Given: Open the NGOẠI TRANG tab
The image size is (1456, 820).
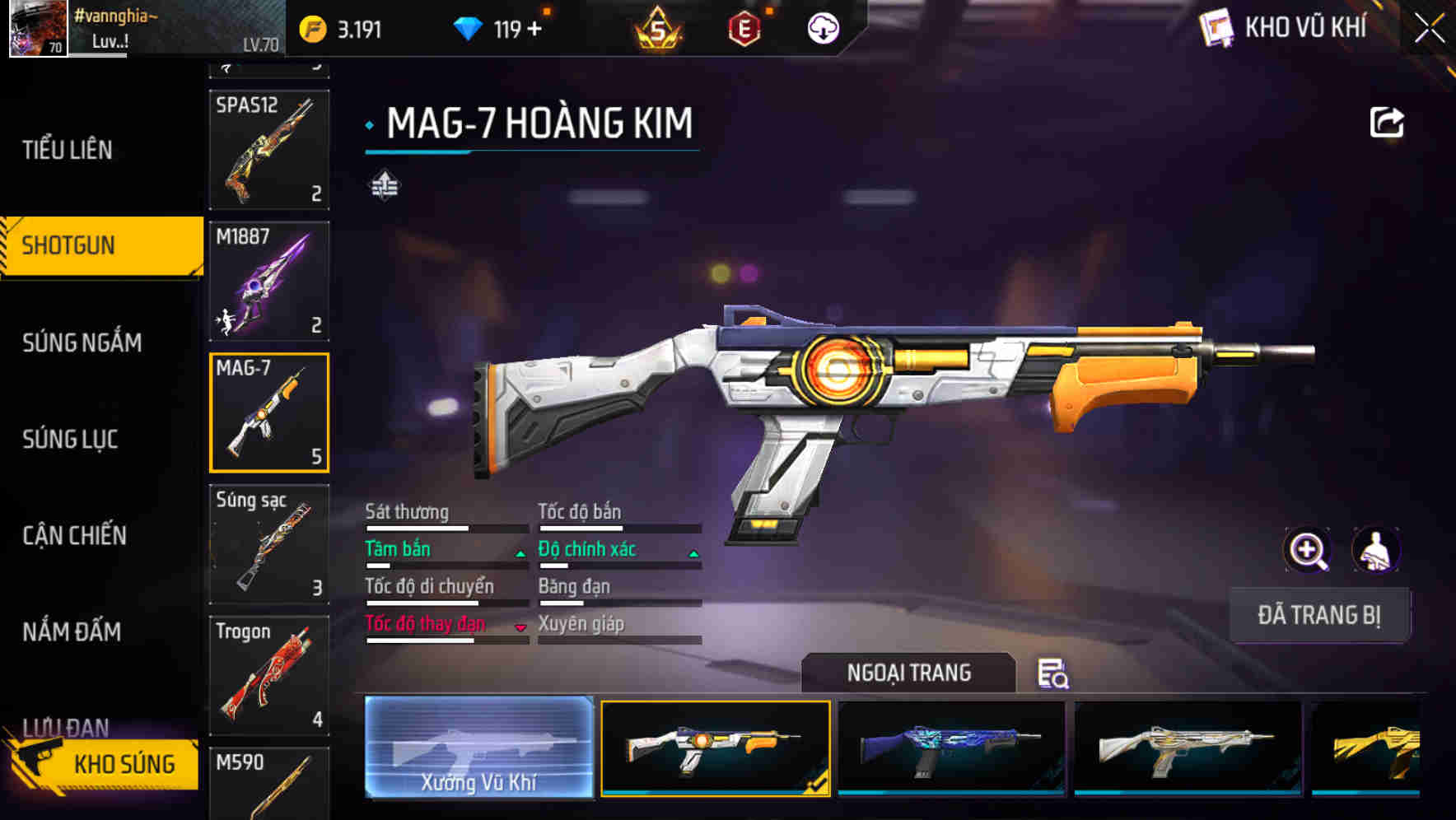Looking at the screenshot, I should [908, 673].
